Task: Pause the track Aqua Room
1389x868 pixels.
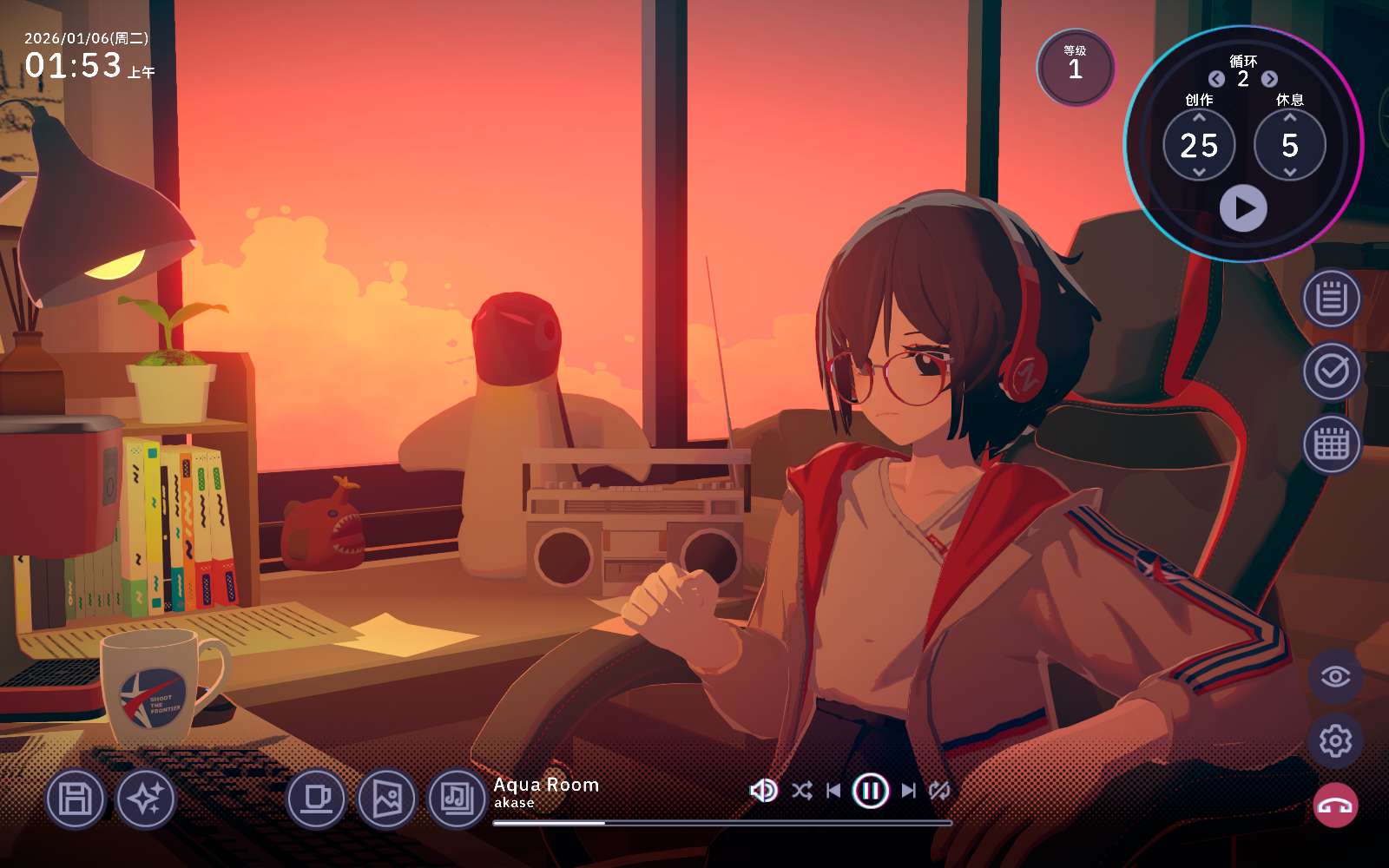Action: [872, 791]
